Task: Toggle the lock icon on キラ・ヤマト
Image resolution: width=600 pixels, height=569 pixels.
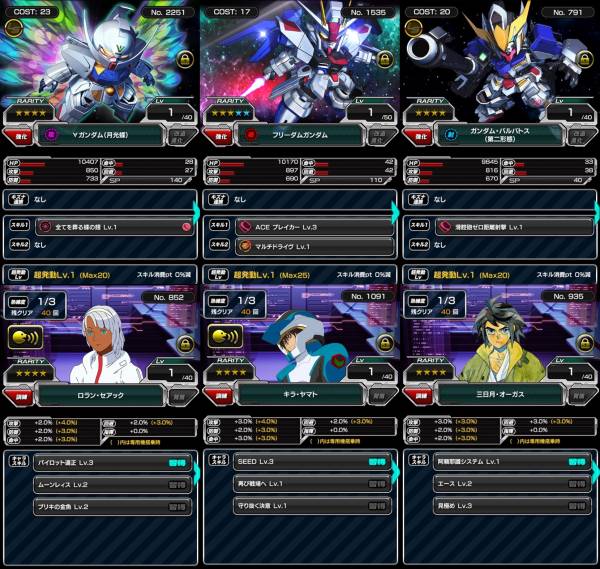Action: click(x=383, y=344)
